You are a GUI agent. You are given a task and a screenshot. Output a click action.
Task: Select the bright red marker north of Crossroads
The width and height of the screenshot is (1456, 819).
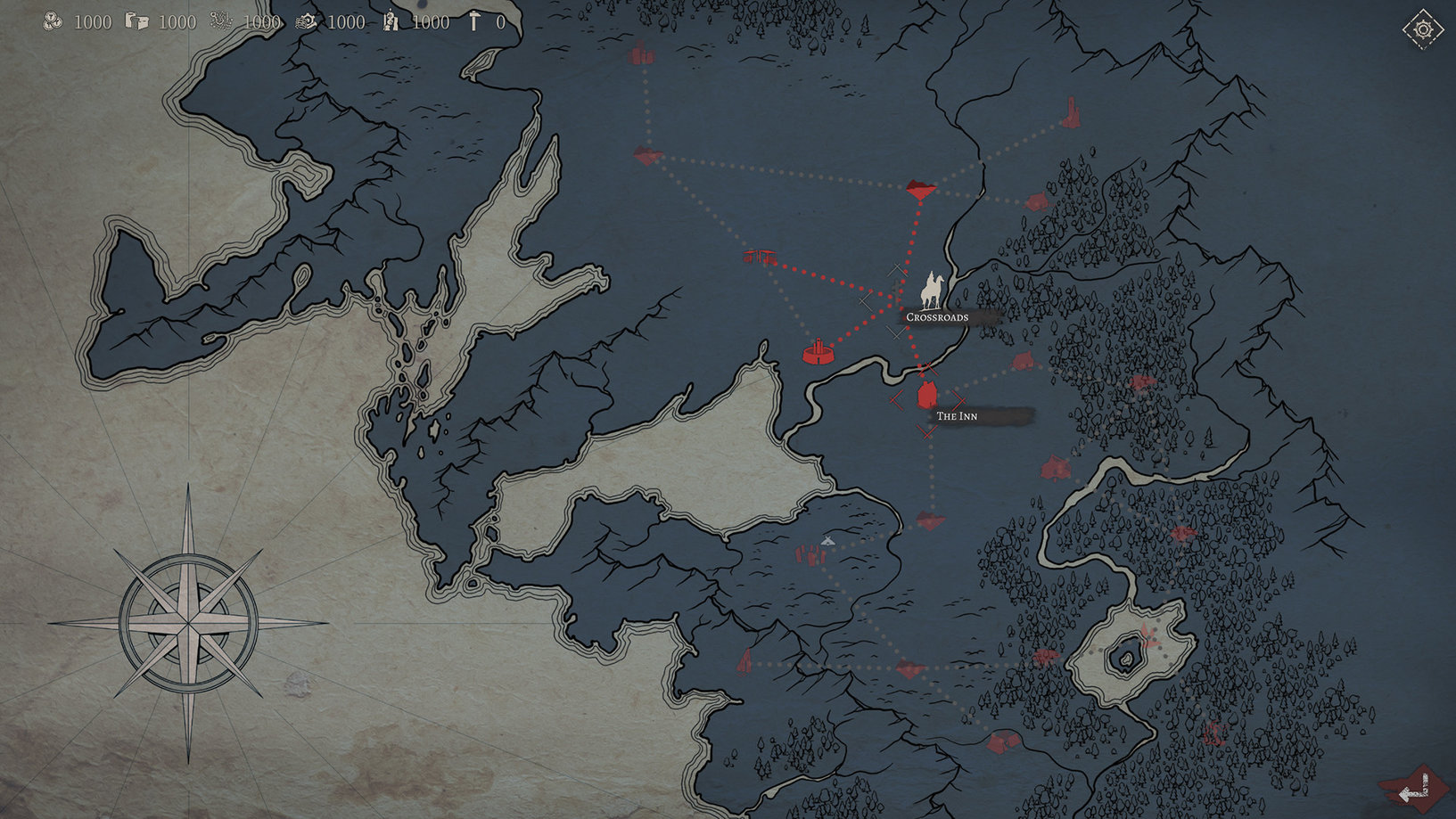click(x=920, y=188)
